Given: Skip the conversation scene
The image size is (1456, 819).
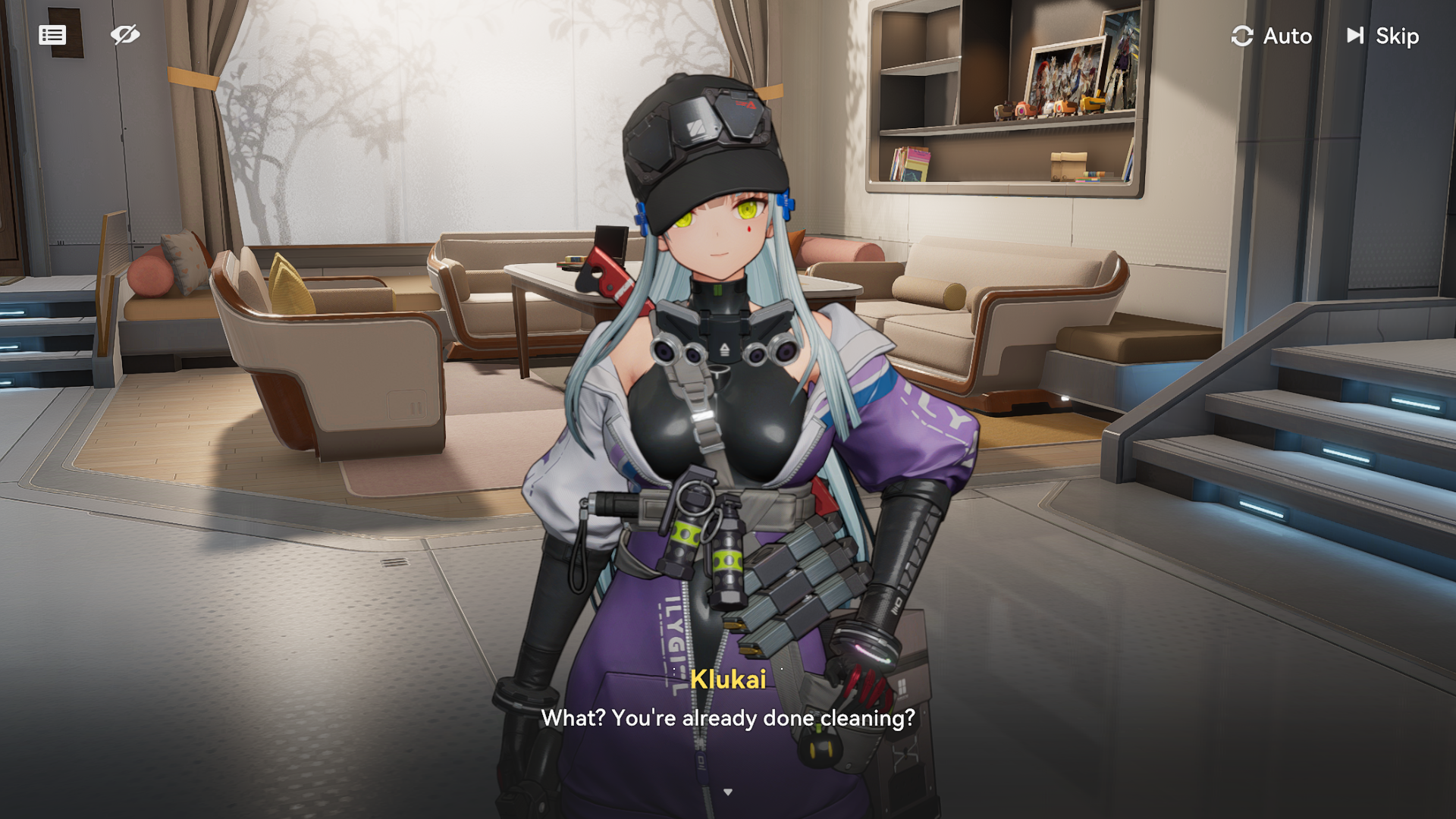Looking at the screenshot, I should (1382, 36).
